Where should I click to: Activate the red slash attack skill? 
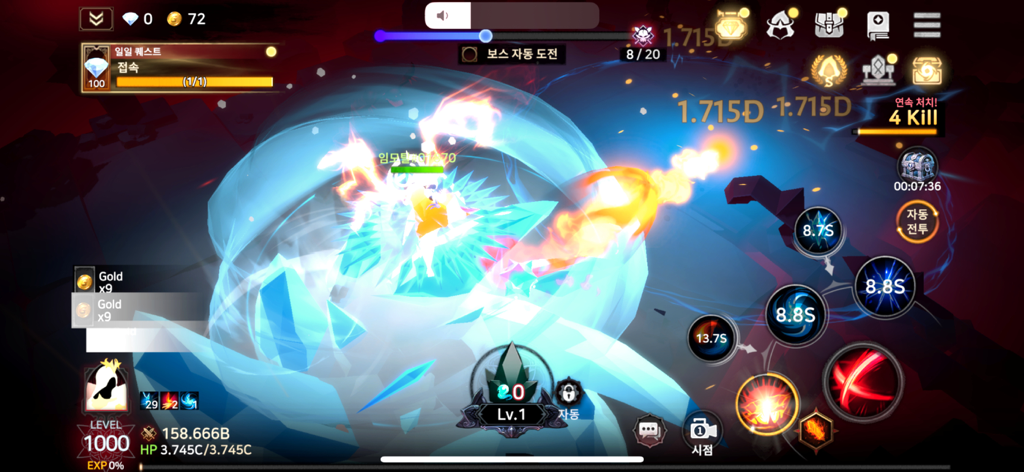pyautogui.click(x=862, y=381)
